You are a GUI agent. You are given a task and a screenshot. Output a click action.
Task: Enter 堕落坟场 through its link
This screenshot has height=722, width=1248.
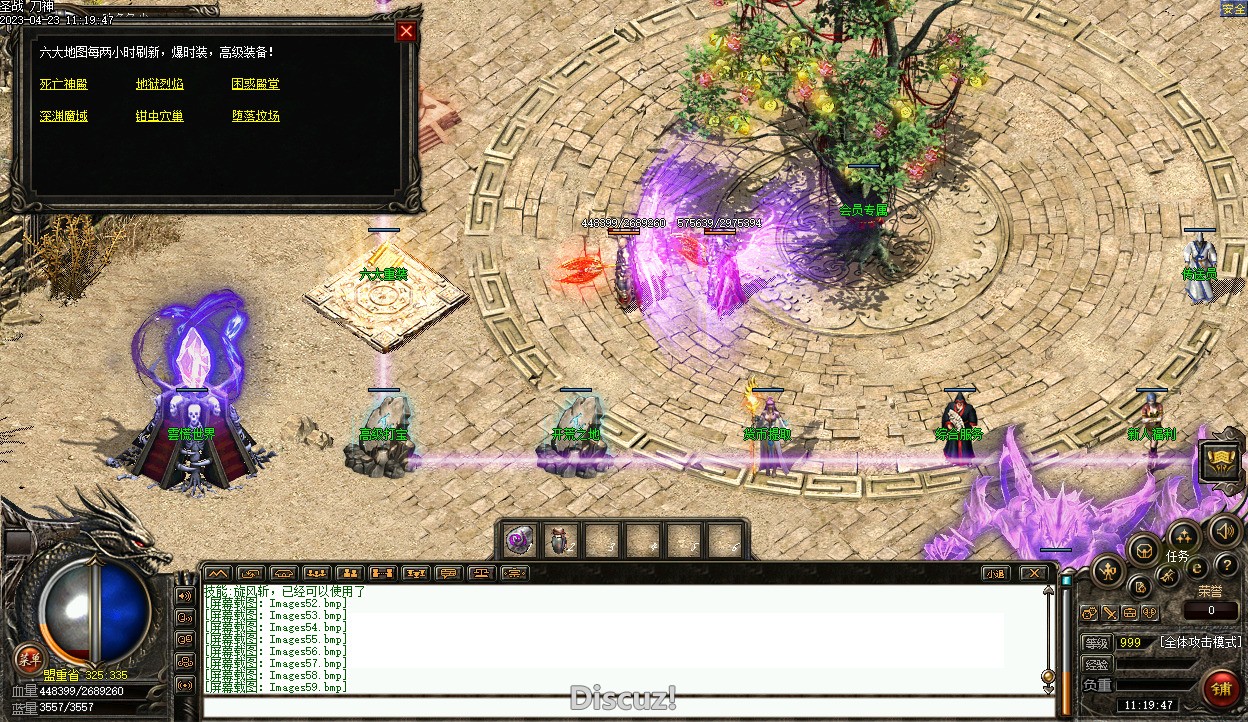coord(256,116)
